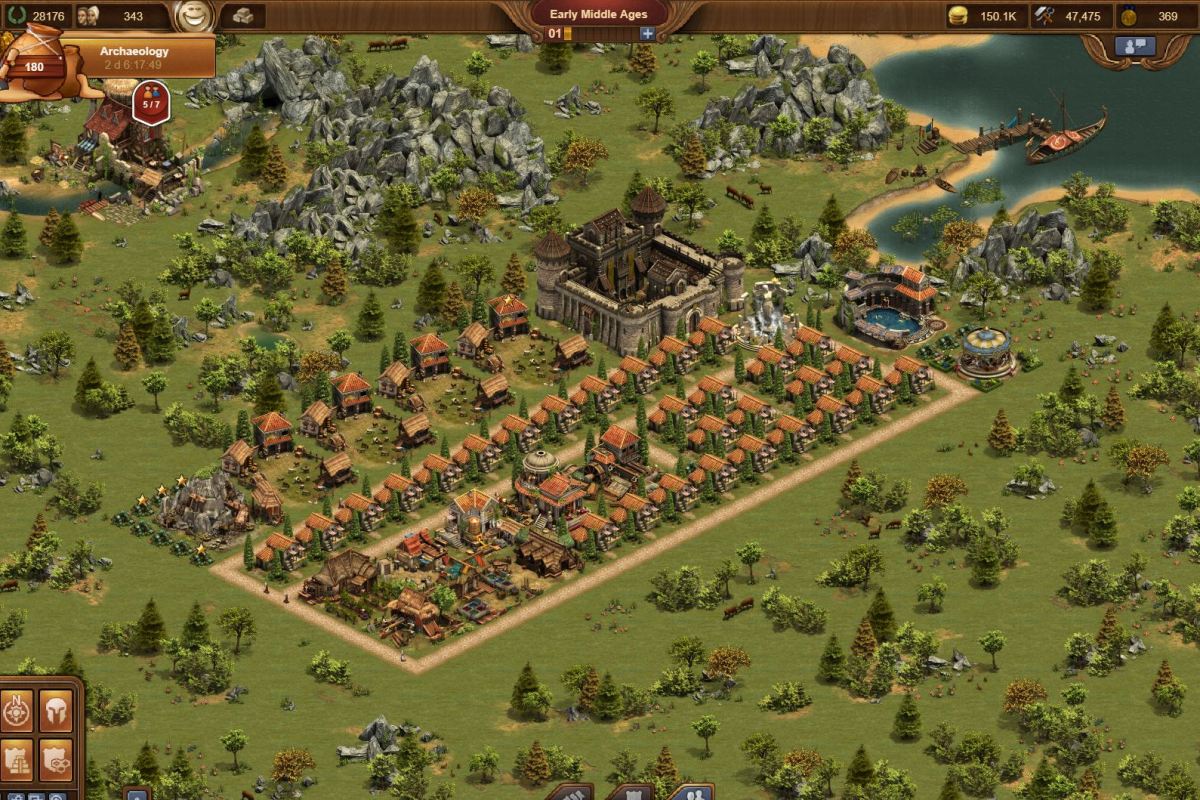Add Forge Points with the plus button

647,33
